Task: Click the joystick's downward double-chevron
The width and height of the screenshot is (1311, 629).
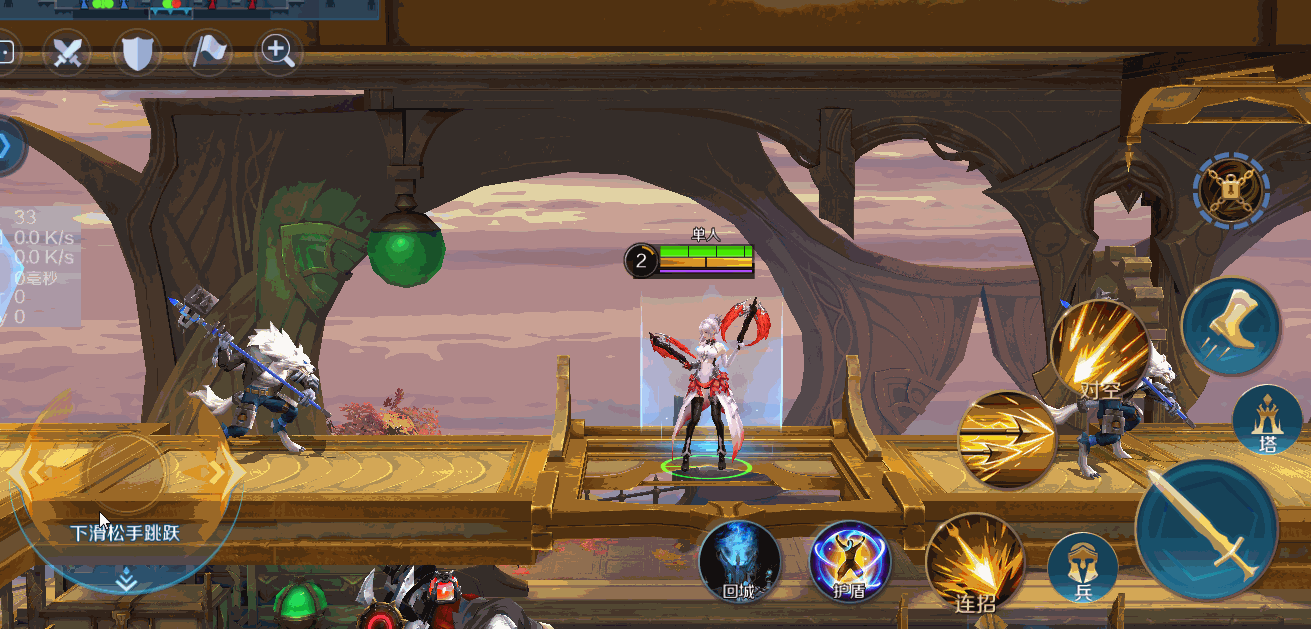Action: point(126,579)
